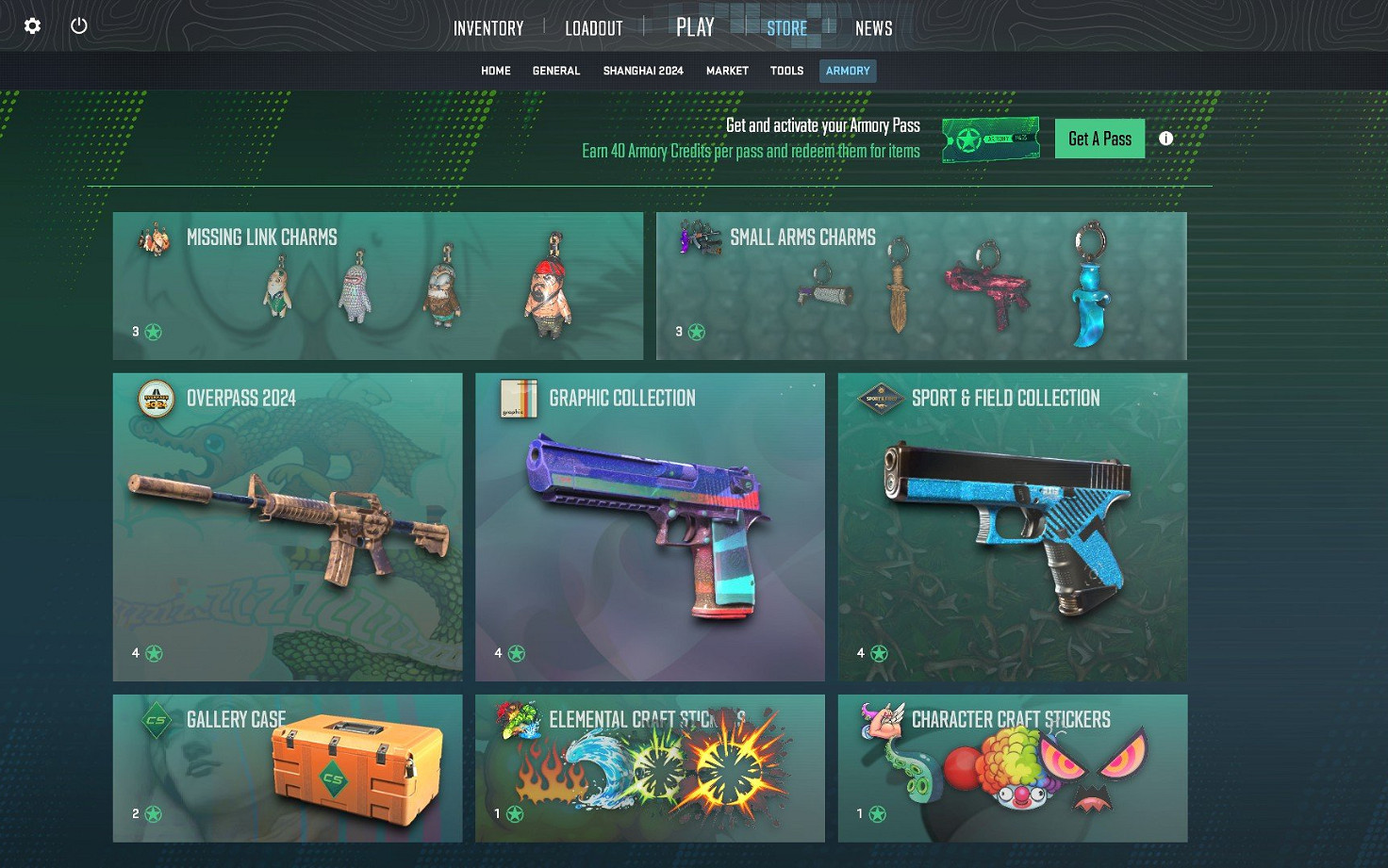Click the info icon beside Get A Pass
Image resolution: width=1388 pixels, height=868 pixels.
click(x=1165, y=138)
